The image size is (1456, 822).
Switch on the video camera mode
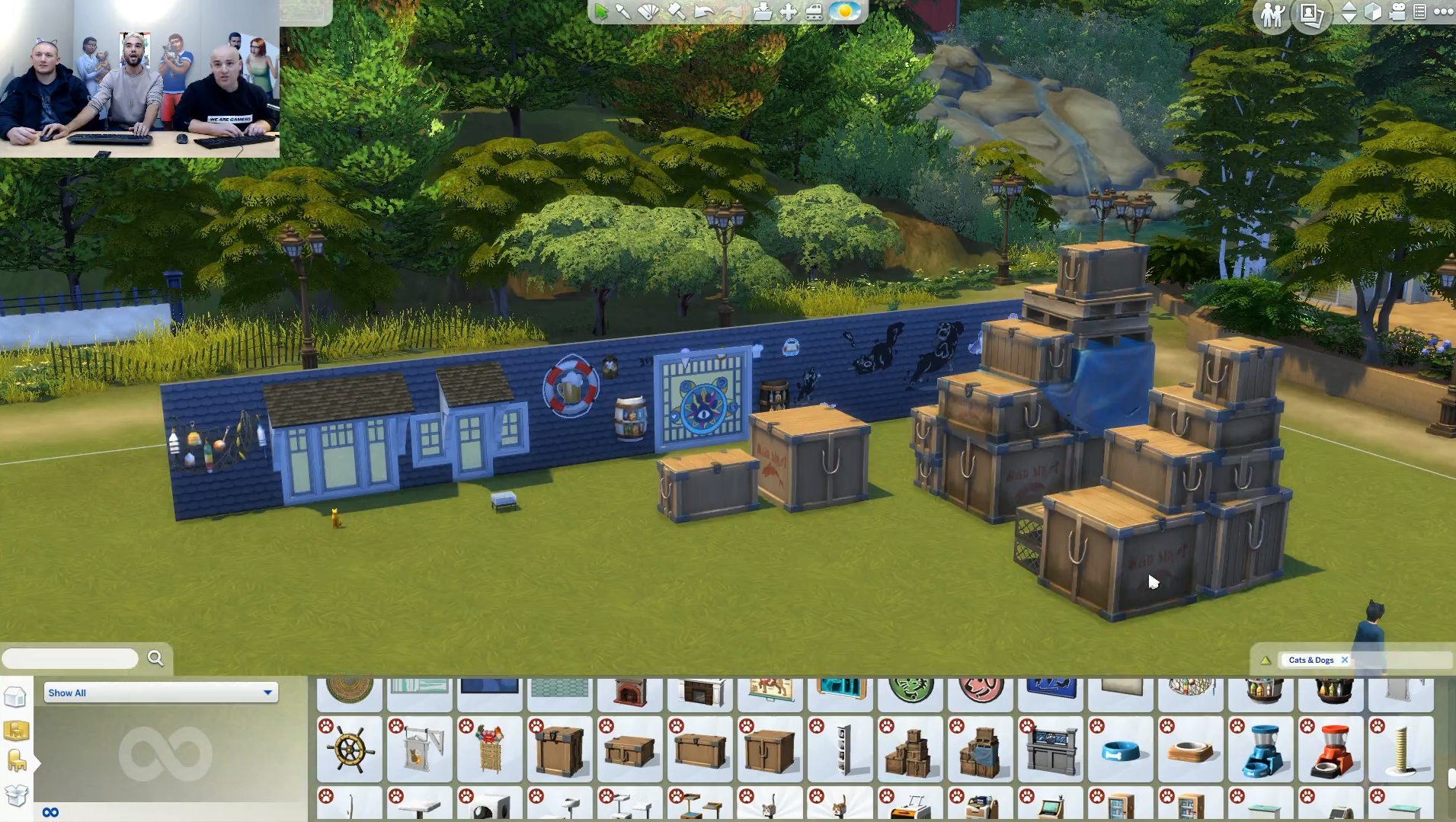coord(1397,12)
